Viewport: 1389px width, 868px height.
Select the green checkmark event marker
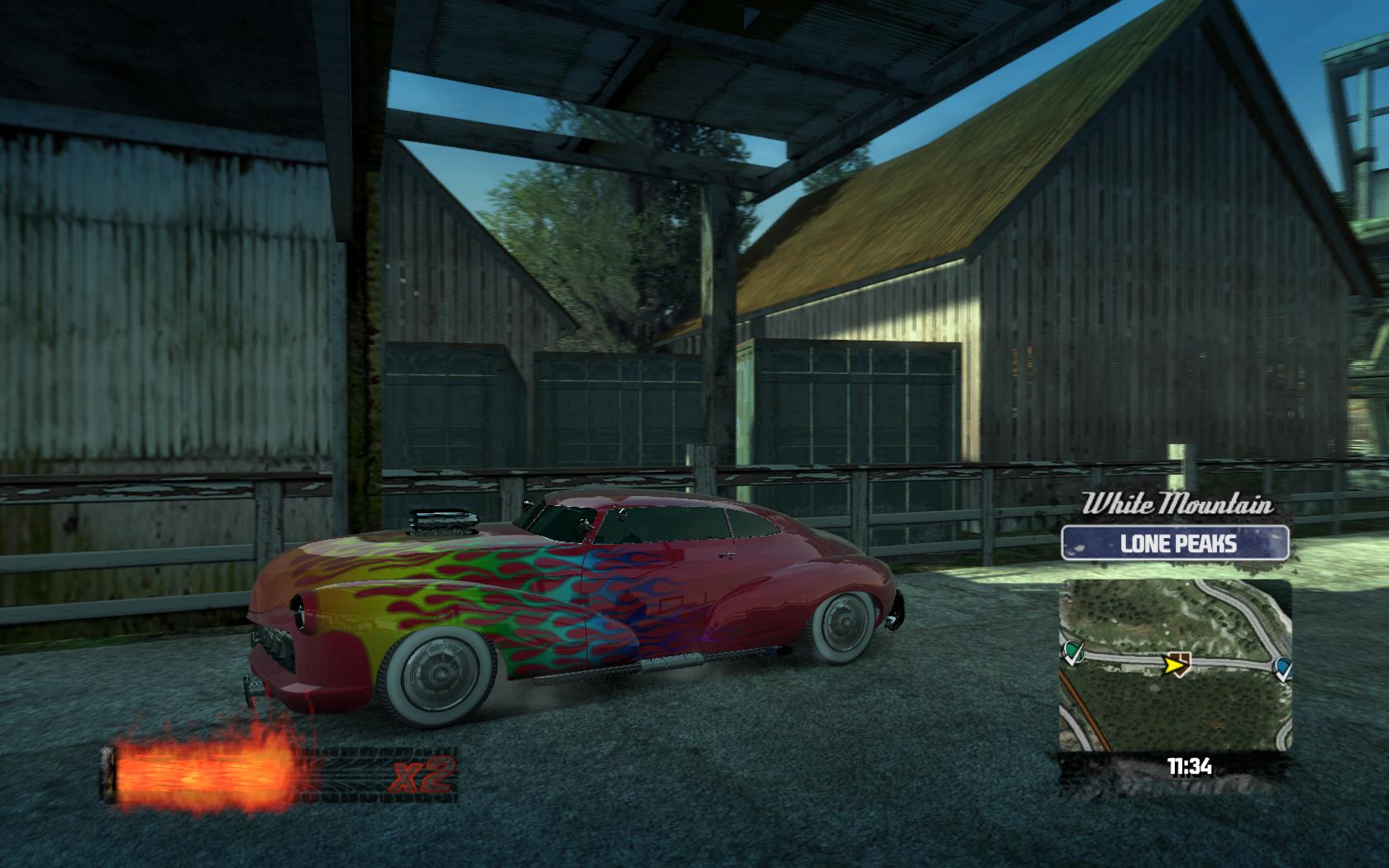[x=1072, y=653]
